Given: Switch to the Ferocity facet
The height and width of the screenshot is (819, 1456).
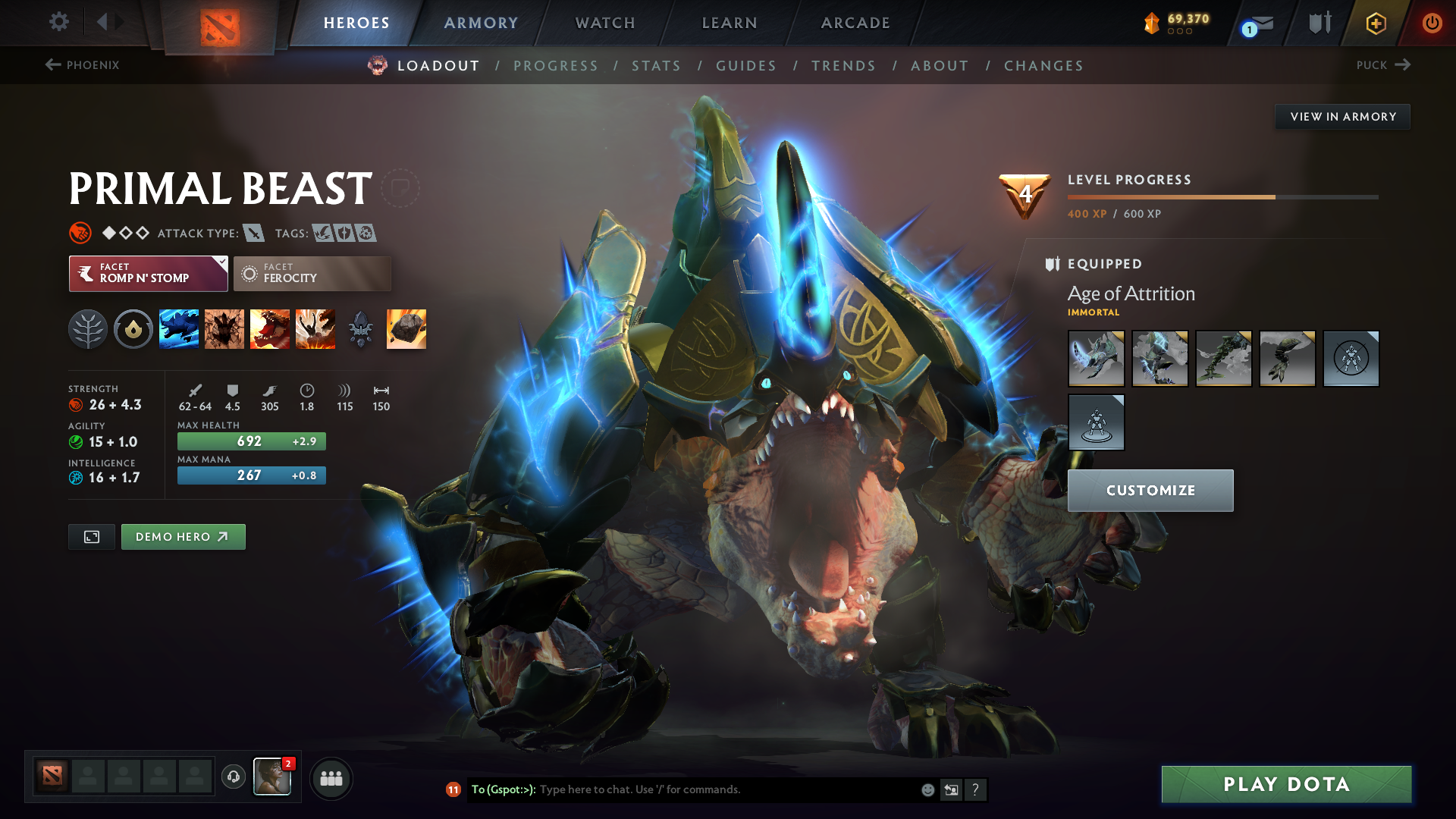Looking at the screenshot, I should click(312, 274).
